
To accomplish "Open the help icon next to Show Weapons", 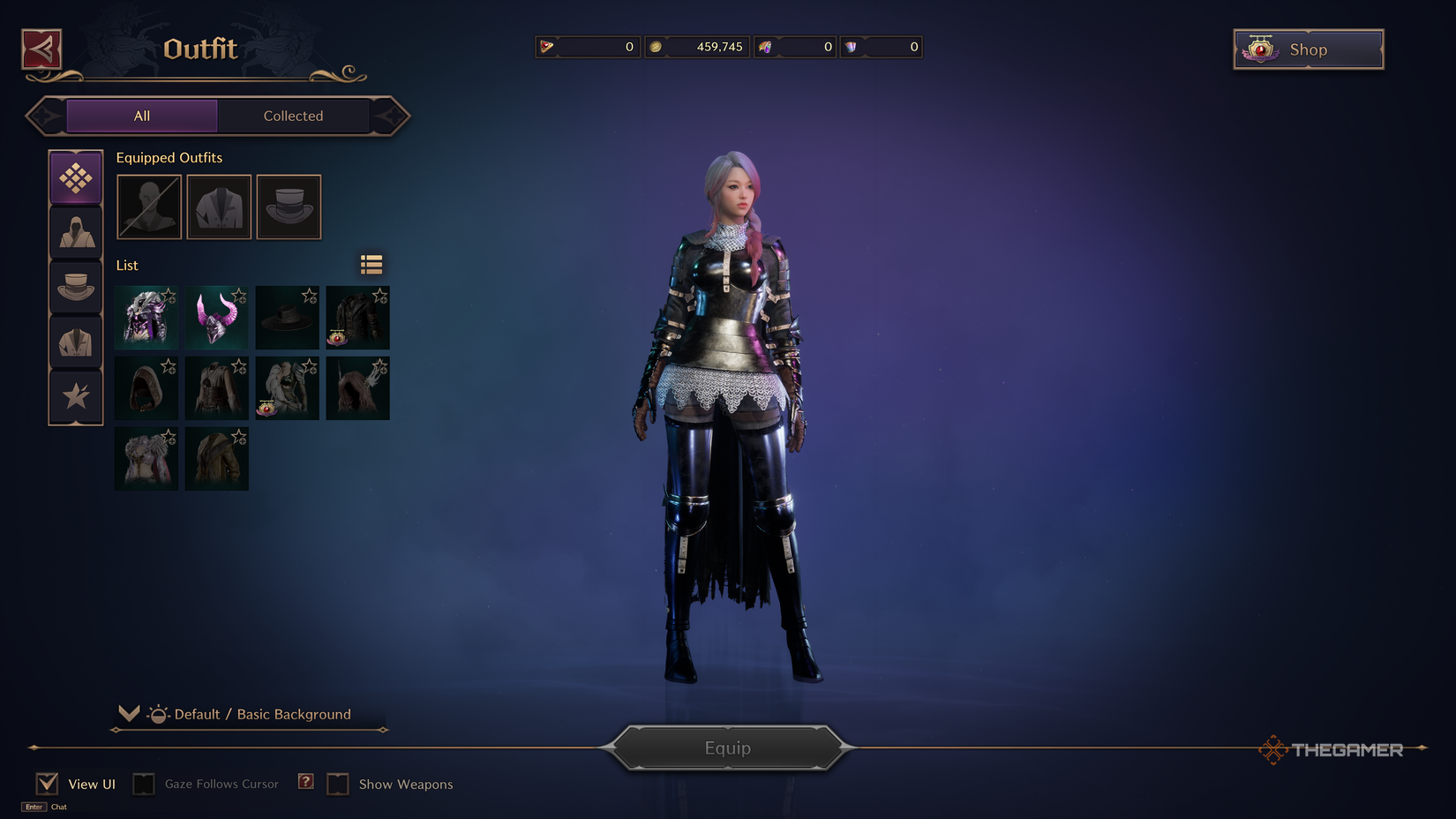I will pos(304,781).
